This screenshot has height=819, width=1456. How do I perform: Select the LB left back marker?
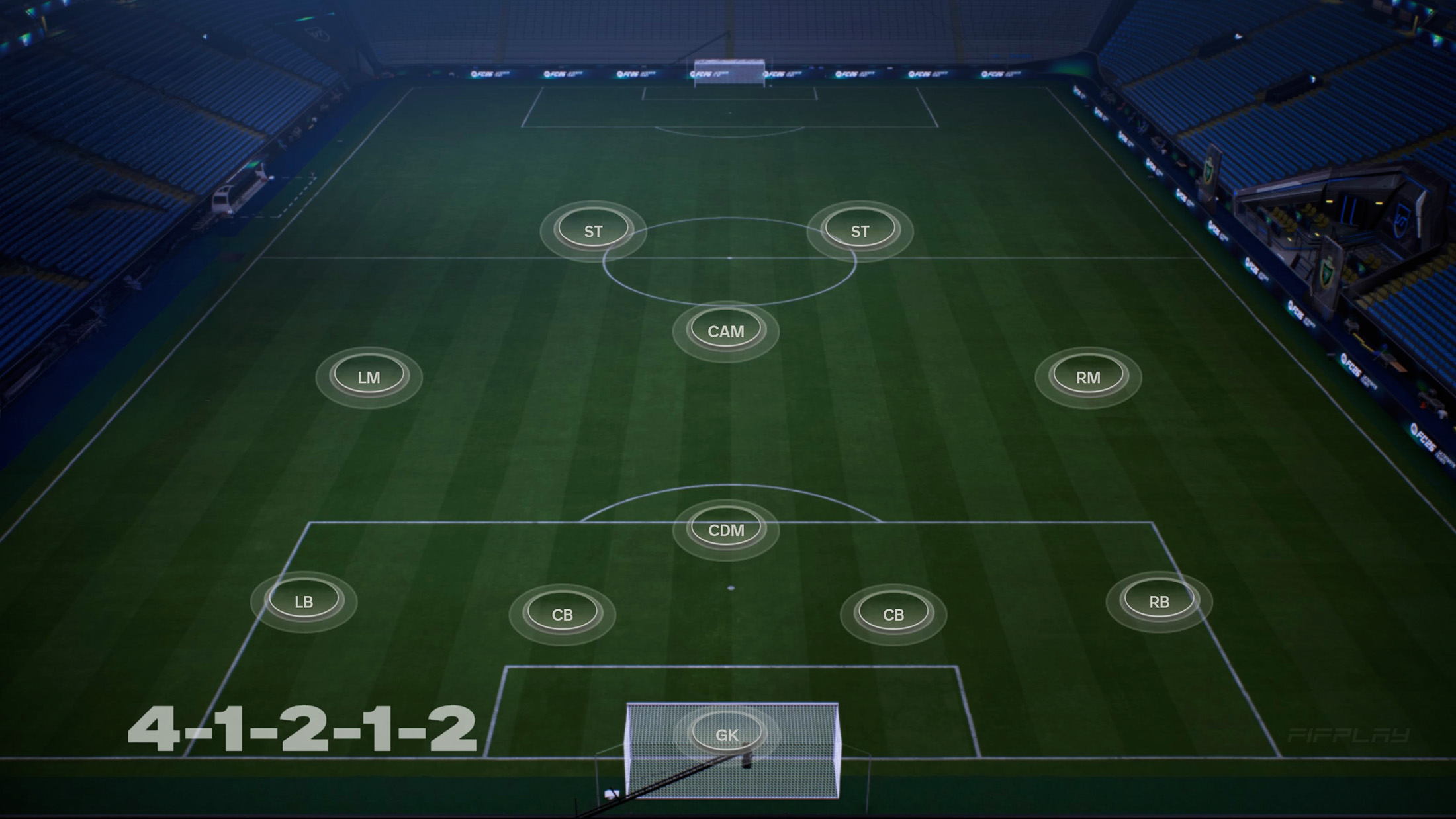pos(304,601)
